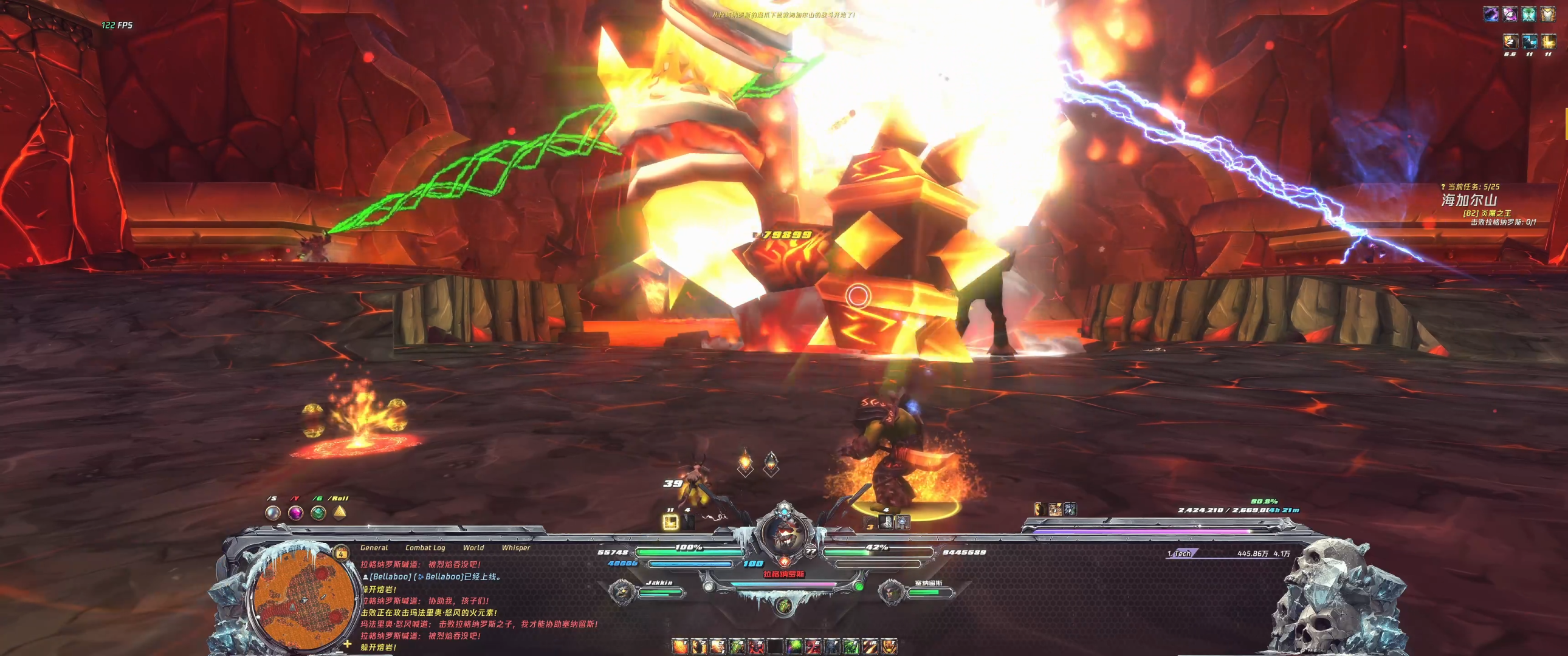This screenshot has height=656, width=1568.
Task: Switch to the Whisper chat tab
Action: click(515, 548)
